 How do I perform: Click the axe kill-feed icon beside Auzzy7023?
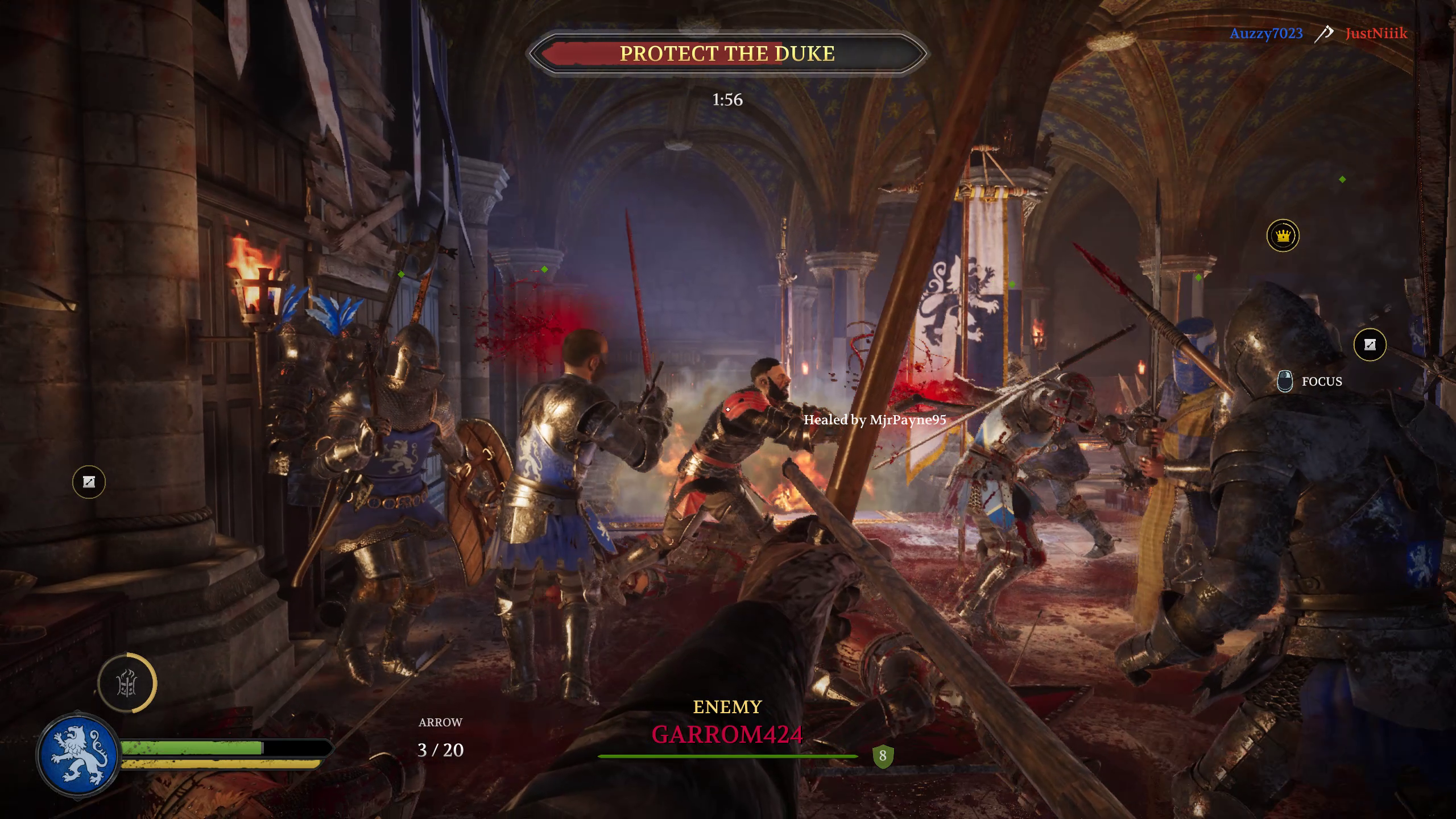pyautogui.click(x=1324, y=32)
